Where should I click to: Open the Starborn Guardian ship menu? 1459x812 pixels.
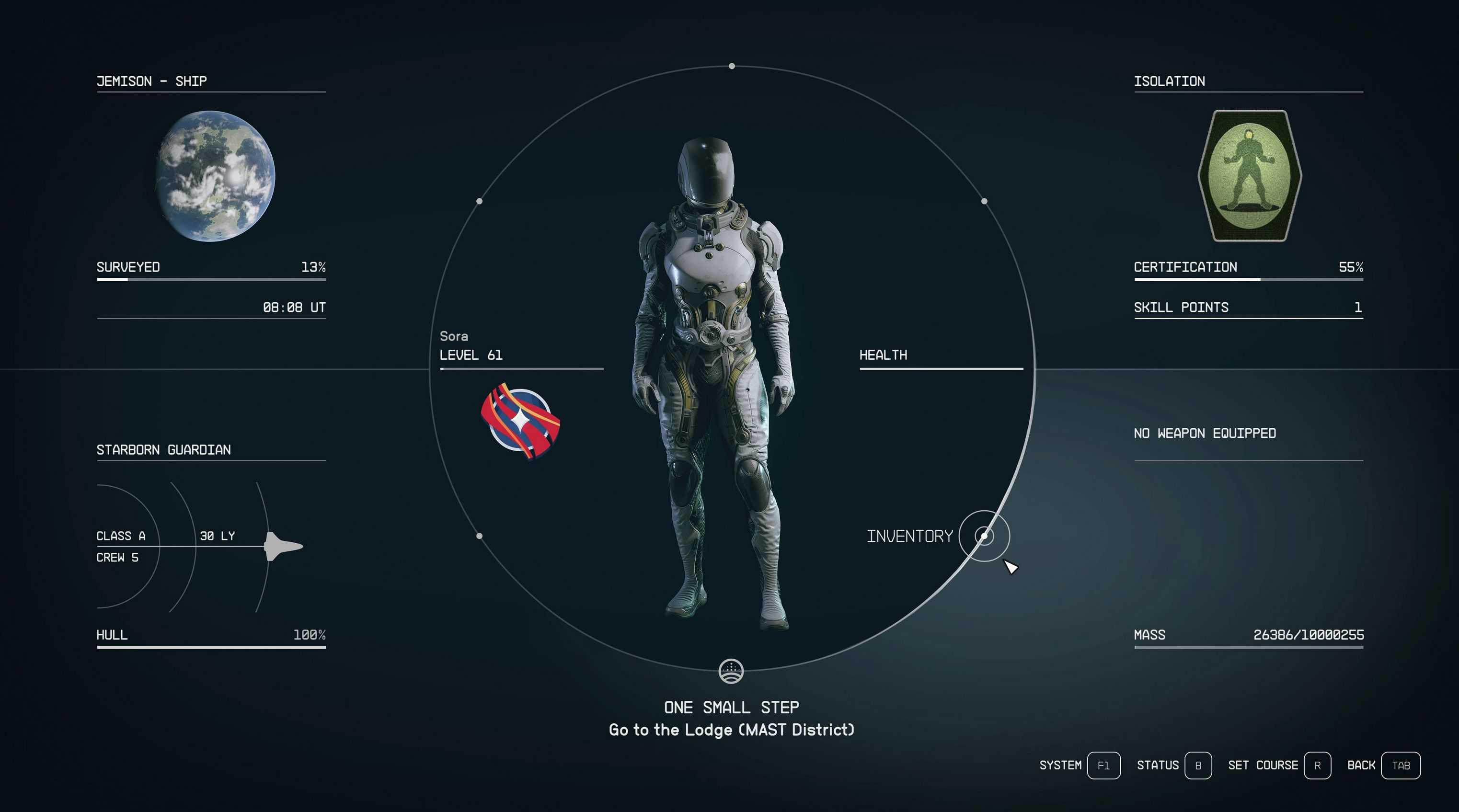click(x=164, y=450)
